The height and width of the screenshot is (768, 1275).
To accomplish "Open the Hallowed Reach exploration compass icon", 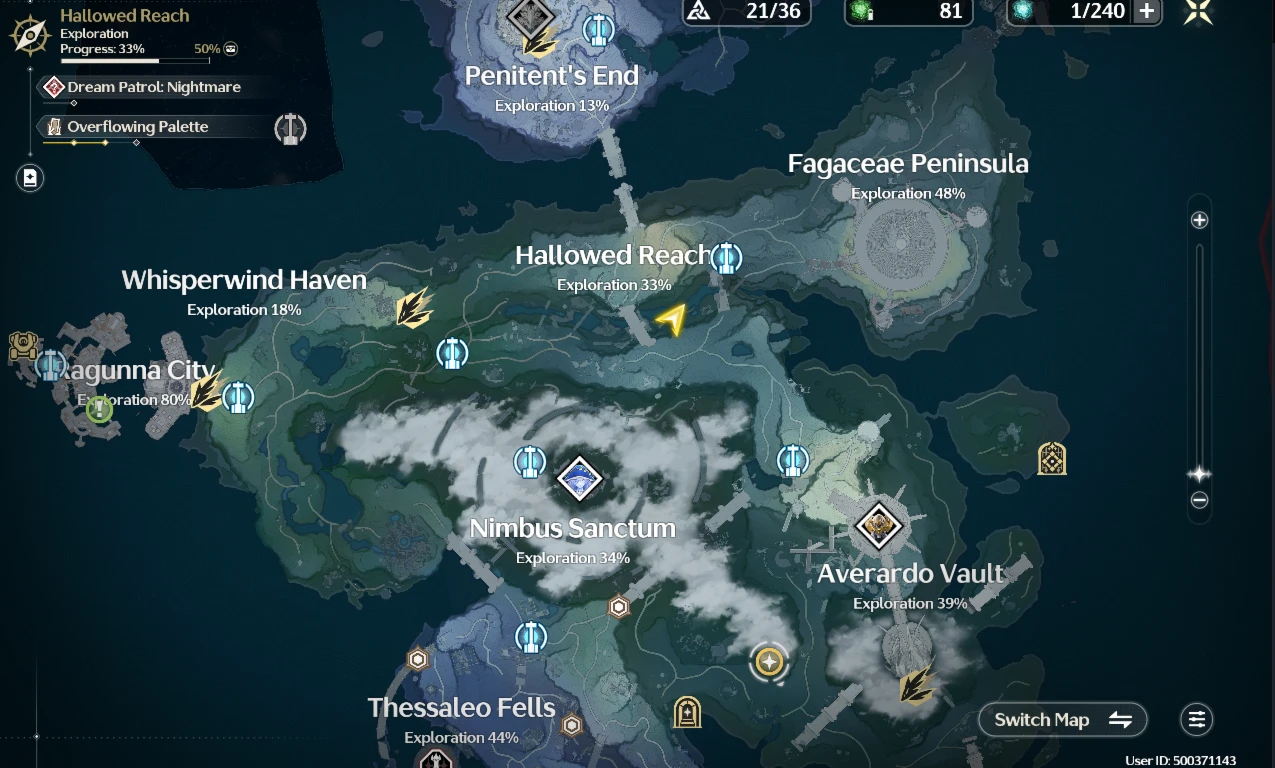I will point(30,35).
